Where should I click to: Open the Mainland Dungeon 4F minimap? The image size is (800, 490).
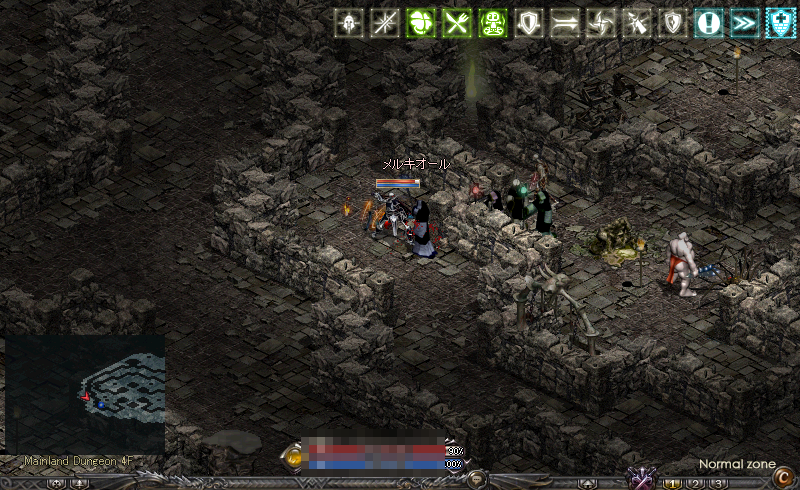click(x=85, y=393)
